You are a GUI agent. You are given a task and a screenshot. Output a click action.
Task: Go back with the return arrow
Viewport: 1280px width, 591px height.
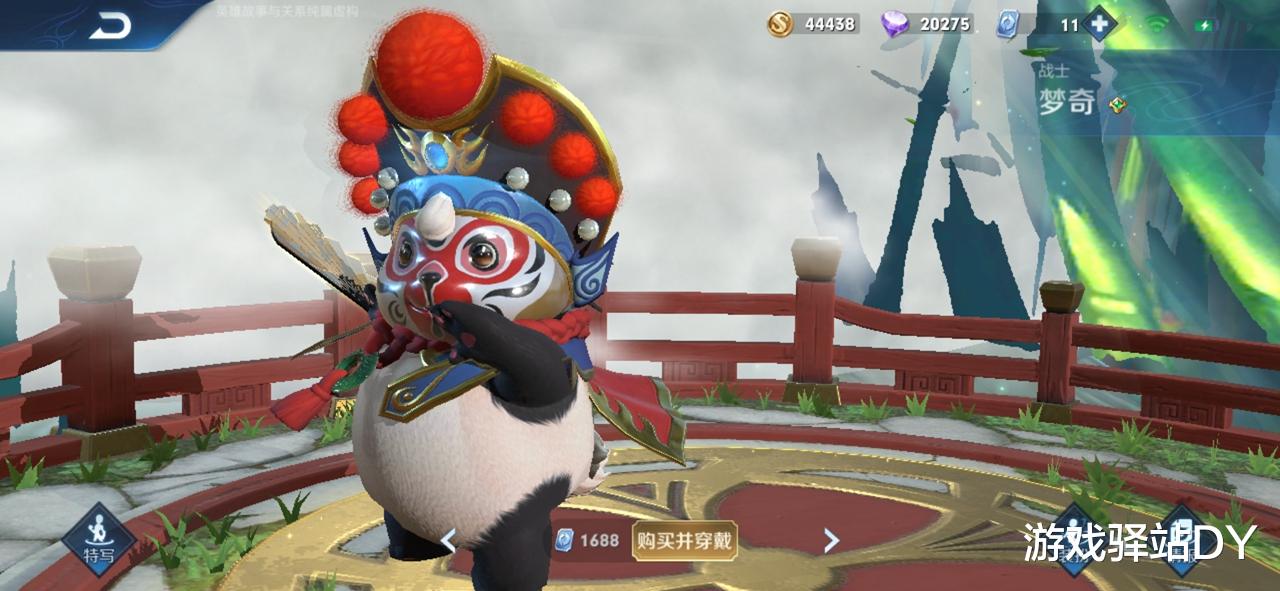(110, 27)
